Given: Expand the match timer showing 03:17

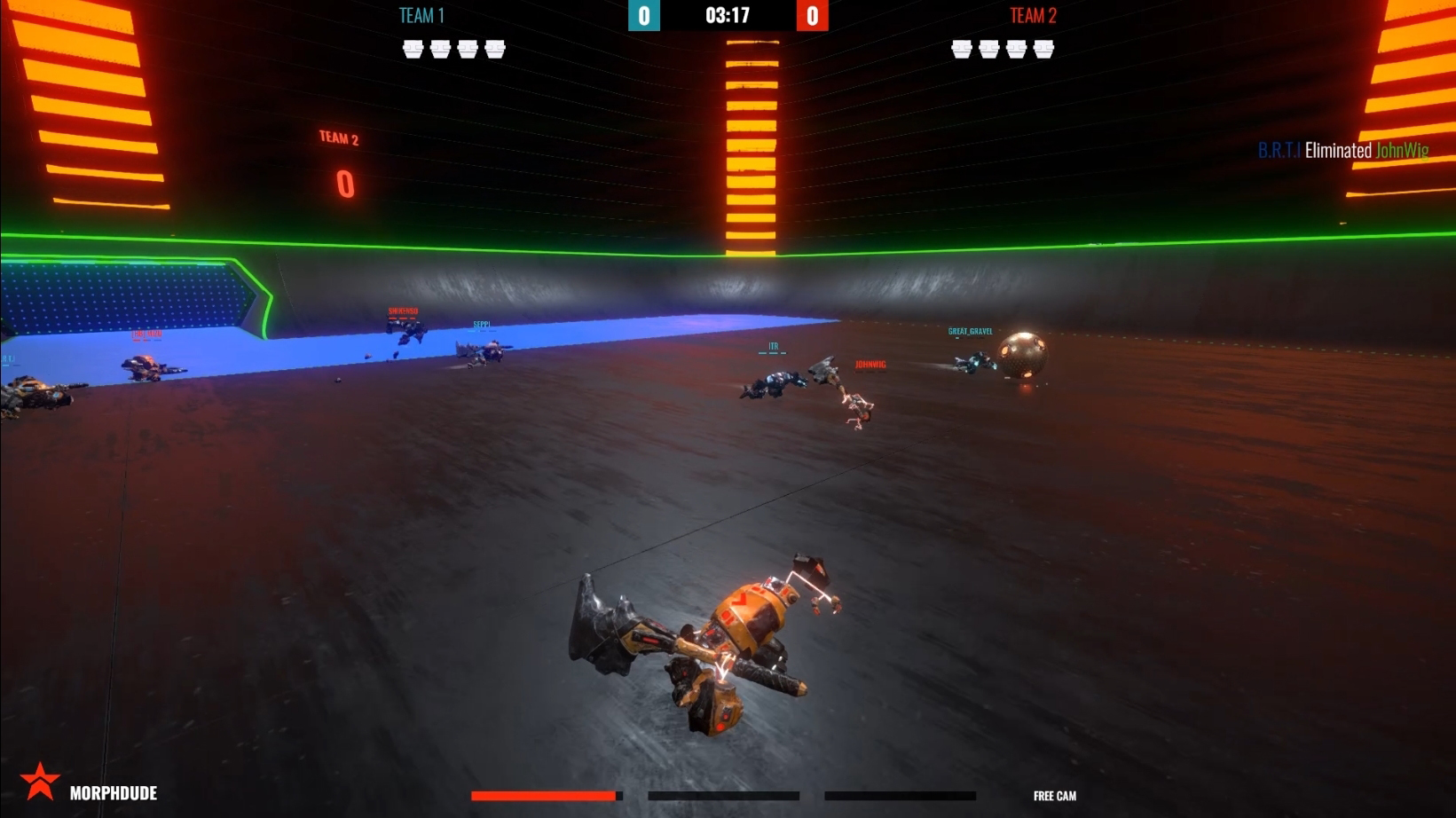Looking at the screenshot, I should (x=728, y=15).
